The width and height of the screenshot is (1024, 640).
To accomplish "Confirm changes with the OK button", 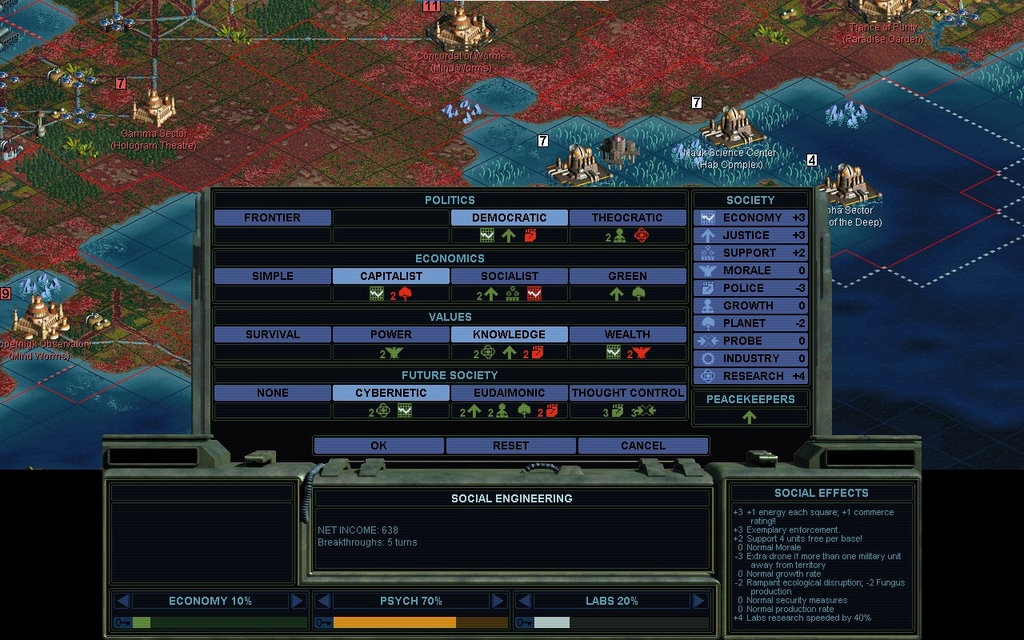I will [x=378, y=446].
